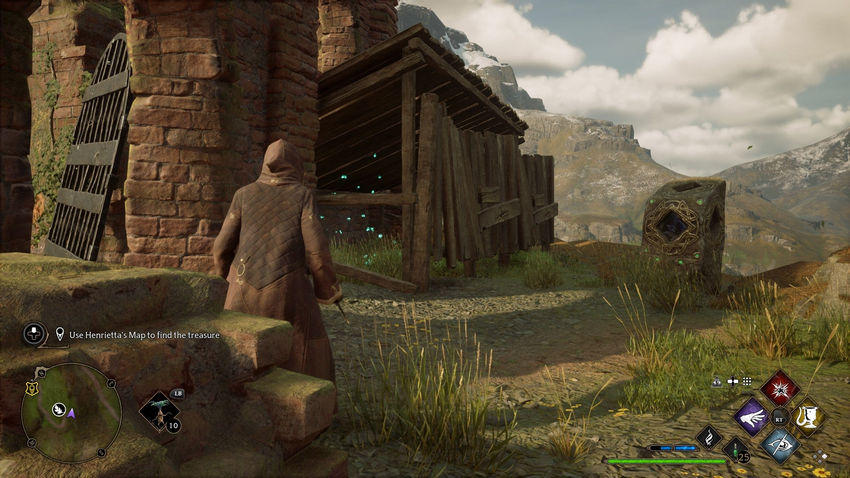Click the Floo flame marker on minimap
Viewport: 850px width, 478px height.
59,409
